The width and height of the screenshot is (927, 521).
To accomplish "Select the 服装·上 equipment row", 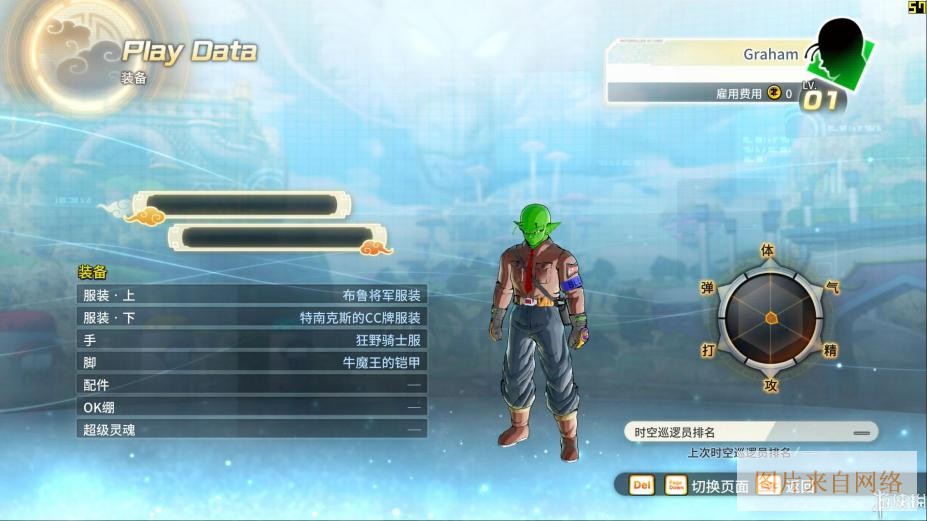I will (x=252, y=295).
